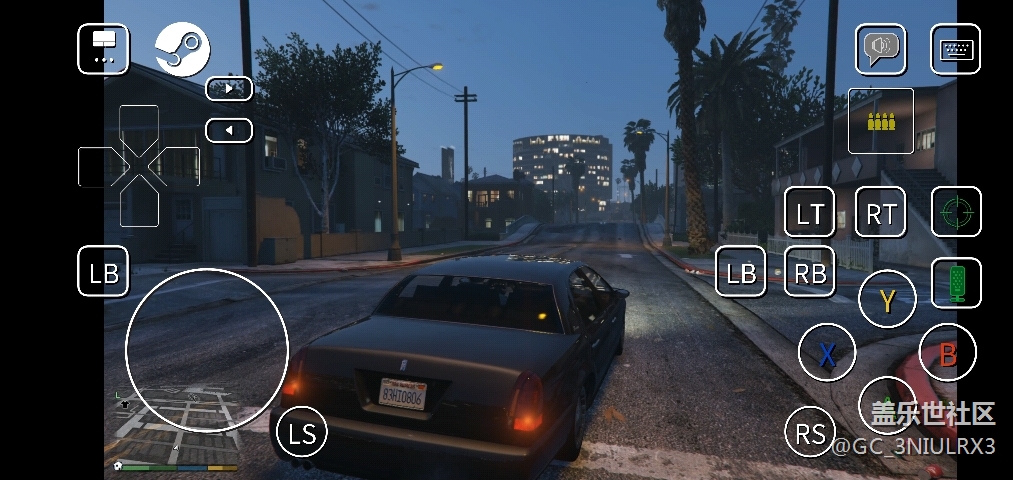Screen dimensions: 1013x480
Task: Tap the blue X touch button
Action: [x=826, y=353]
